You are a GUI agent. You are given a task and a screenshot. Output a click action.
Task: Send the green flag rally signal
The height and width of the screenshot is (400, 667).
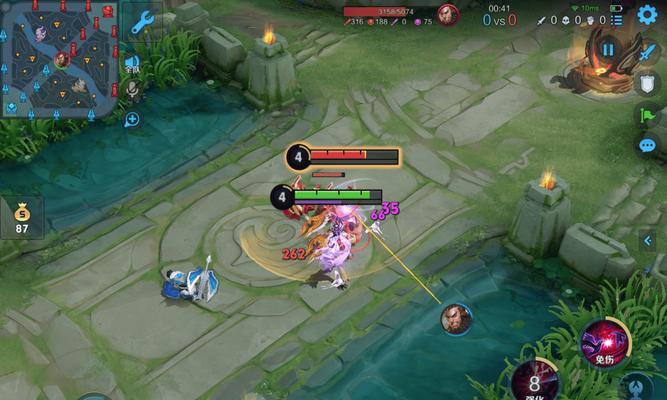click(x=646, y=115)
